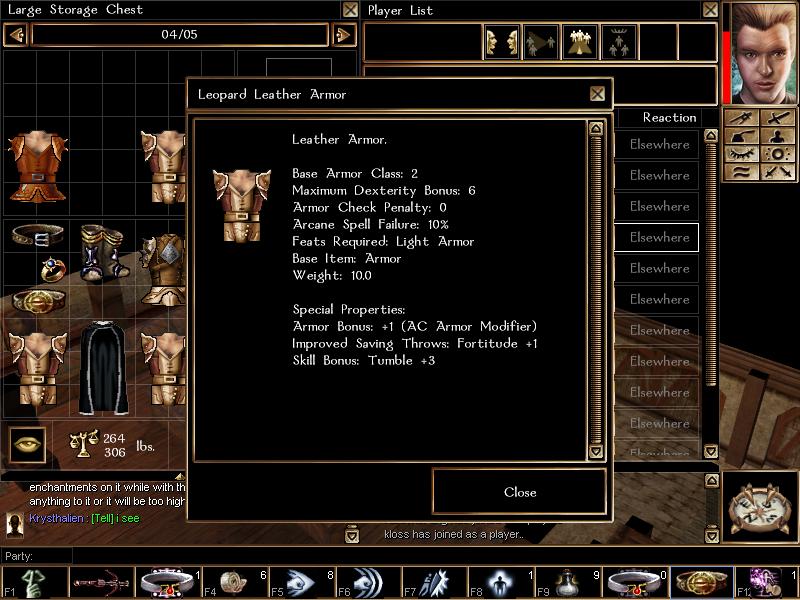Close the Large Storage Chest window
The image size is (800, 600).
349,10
